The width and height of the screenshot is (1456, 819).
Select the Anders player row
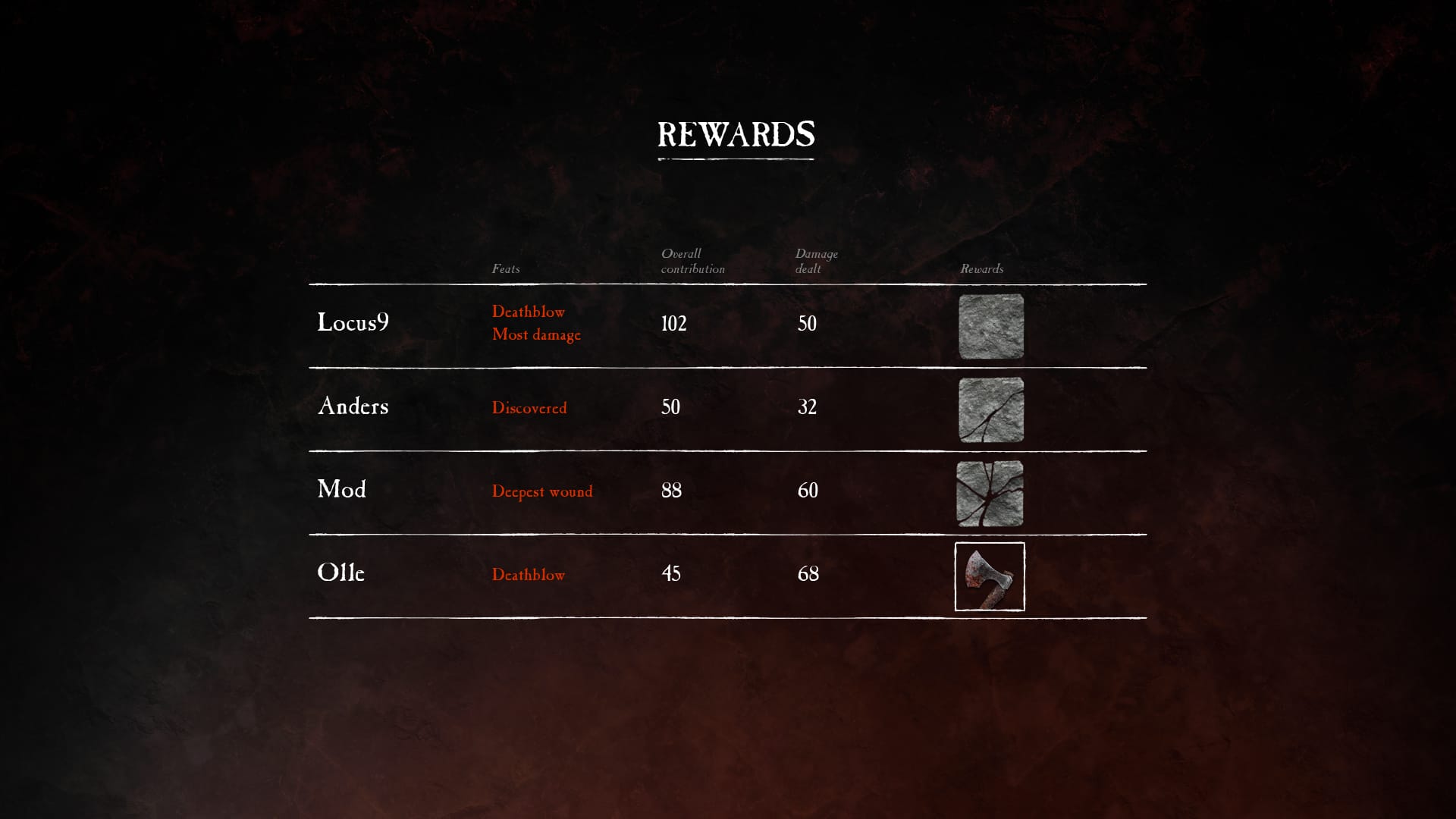353,406
